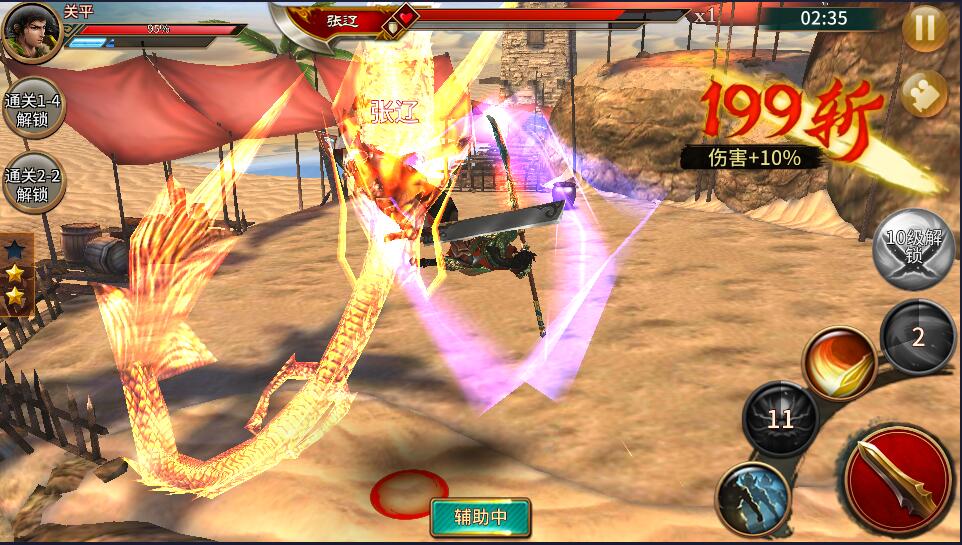Pause the battle with the pause button
Image resolution: width=962 pixels, height=545 pixels.
(x=924, y=28)
